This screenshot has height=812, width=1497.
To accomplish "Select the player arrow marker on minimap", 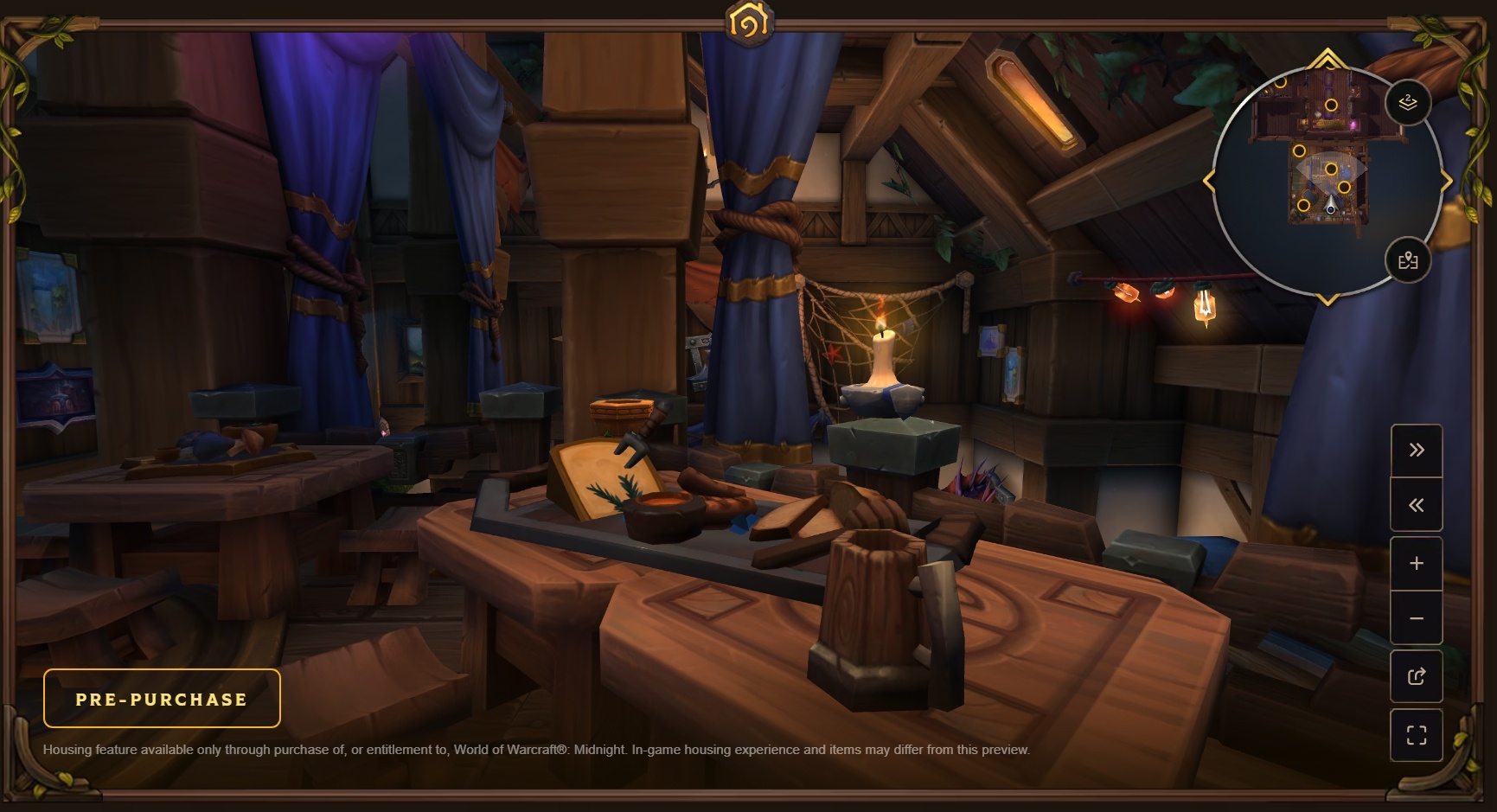I will [1330, 205].
